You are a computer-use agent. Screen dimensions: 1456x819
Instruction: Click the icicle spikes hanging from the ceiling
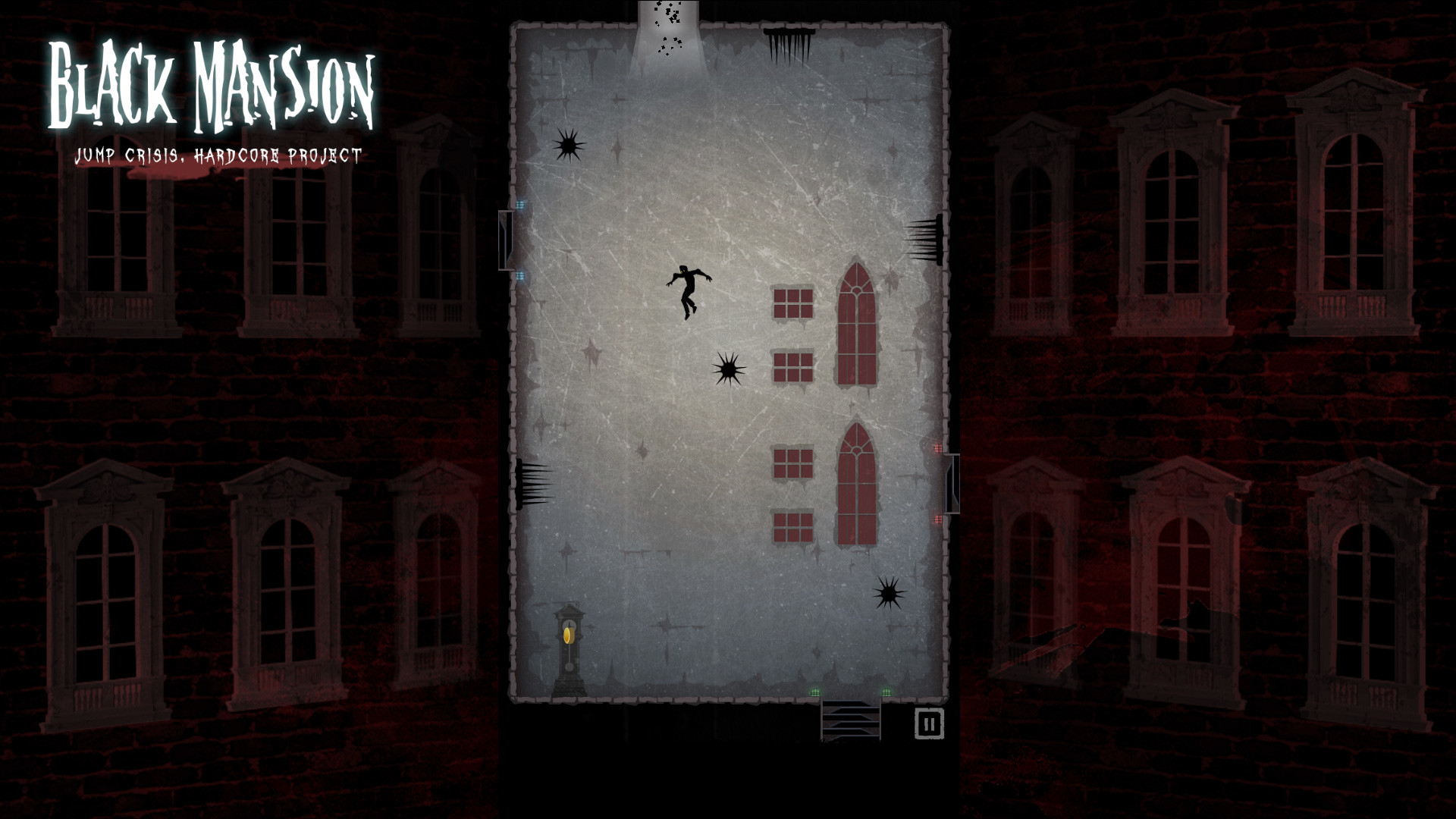(789, 42)
